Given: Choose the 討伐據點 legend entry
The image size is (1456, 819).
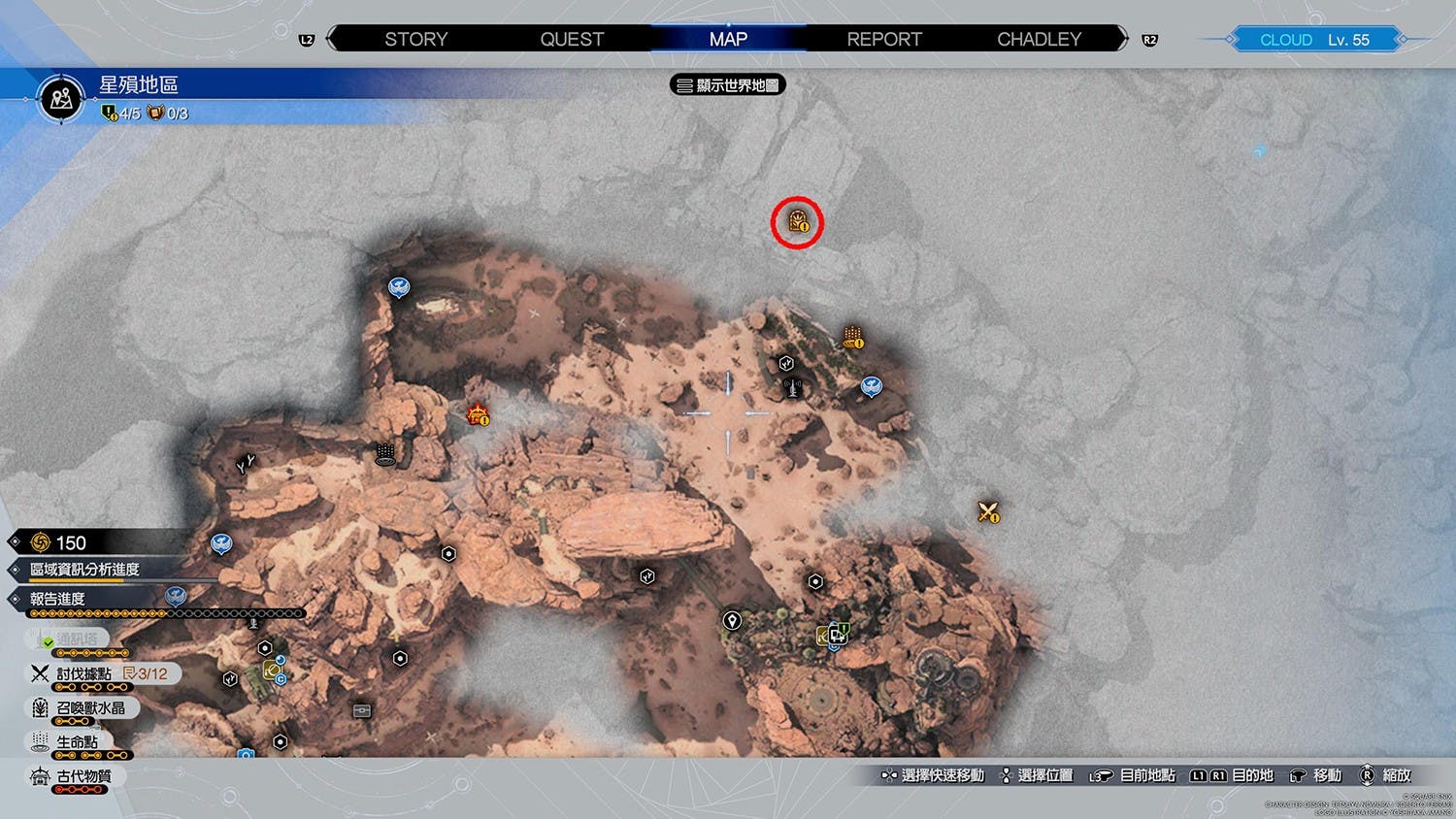Looking at the screenshot, I should point(84,673).
